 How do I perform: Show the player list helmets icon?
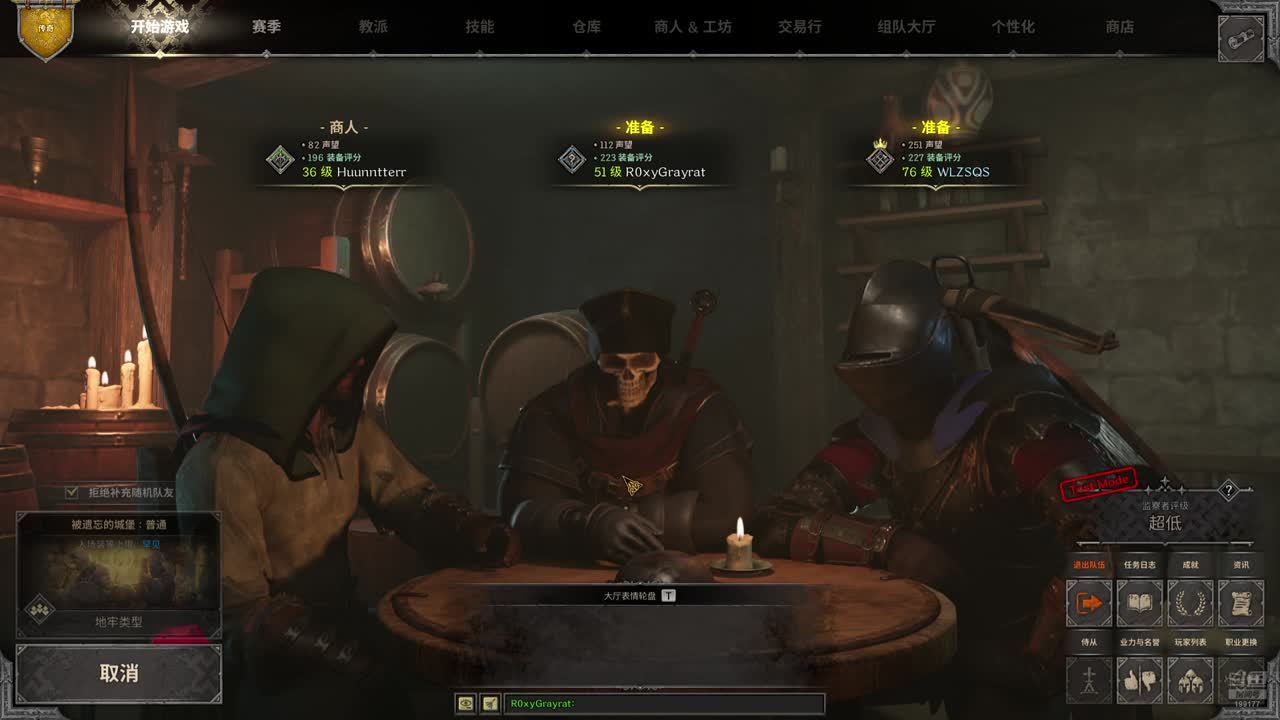[1190, 680]
